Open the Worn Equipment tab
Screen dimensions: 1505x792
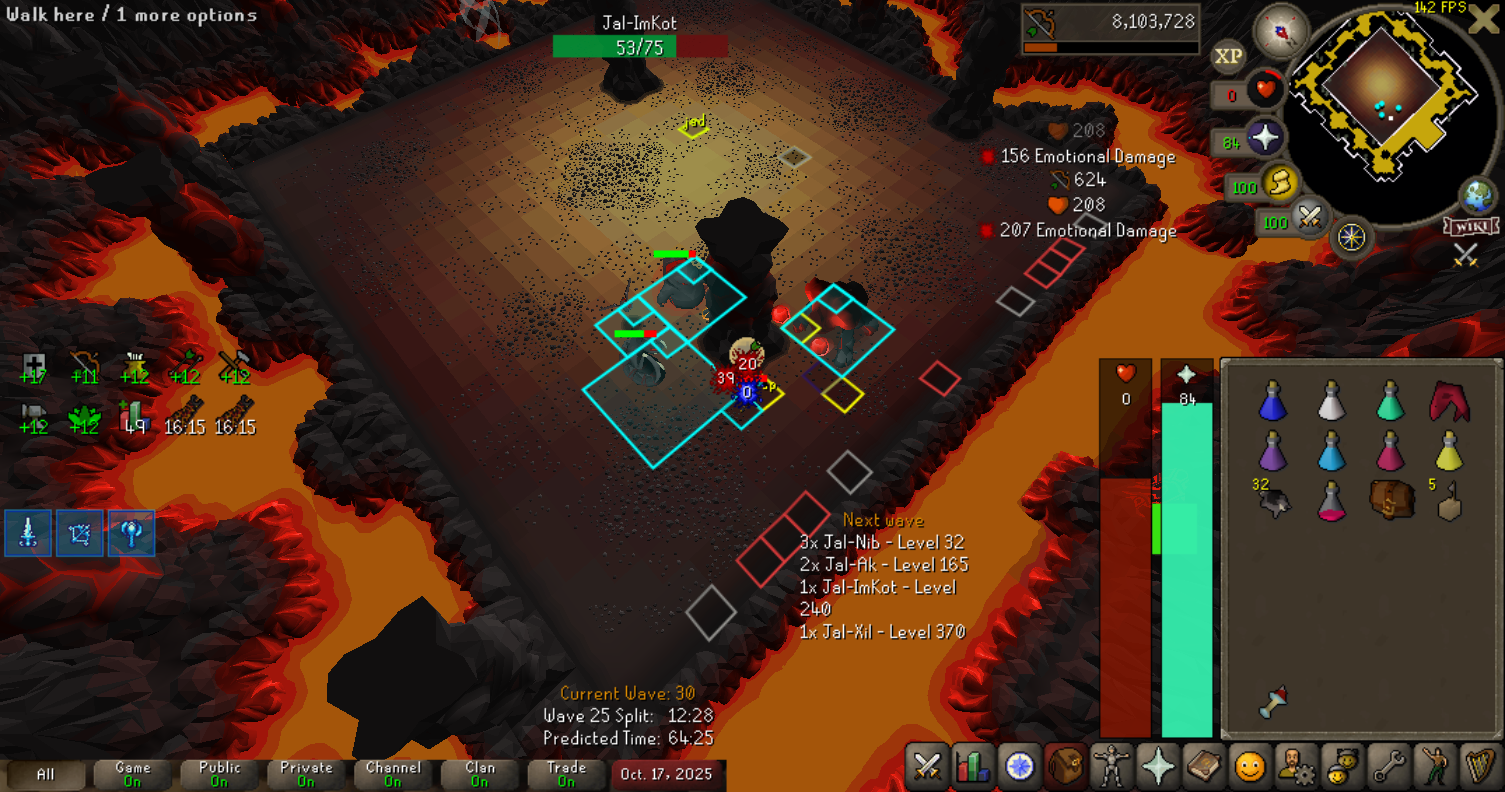click(x=1111, y=767)
